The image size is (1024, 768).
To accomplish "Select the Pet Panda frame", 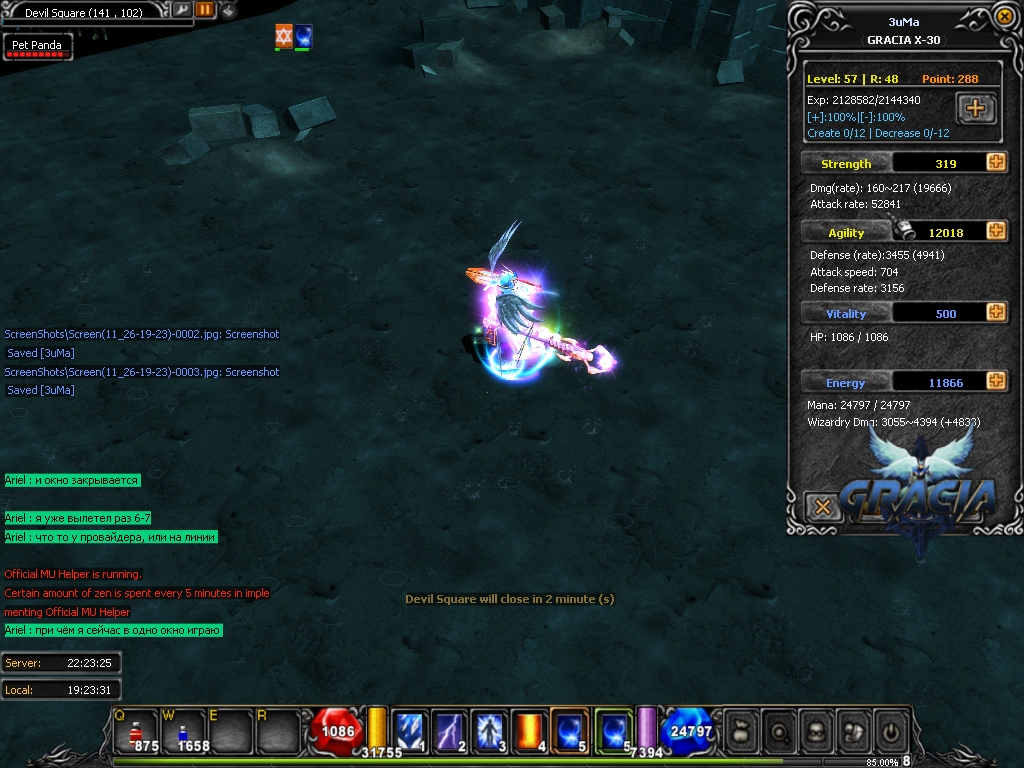I will (37, 47).
